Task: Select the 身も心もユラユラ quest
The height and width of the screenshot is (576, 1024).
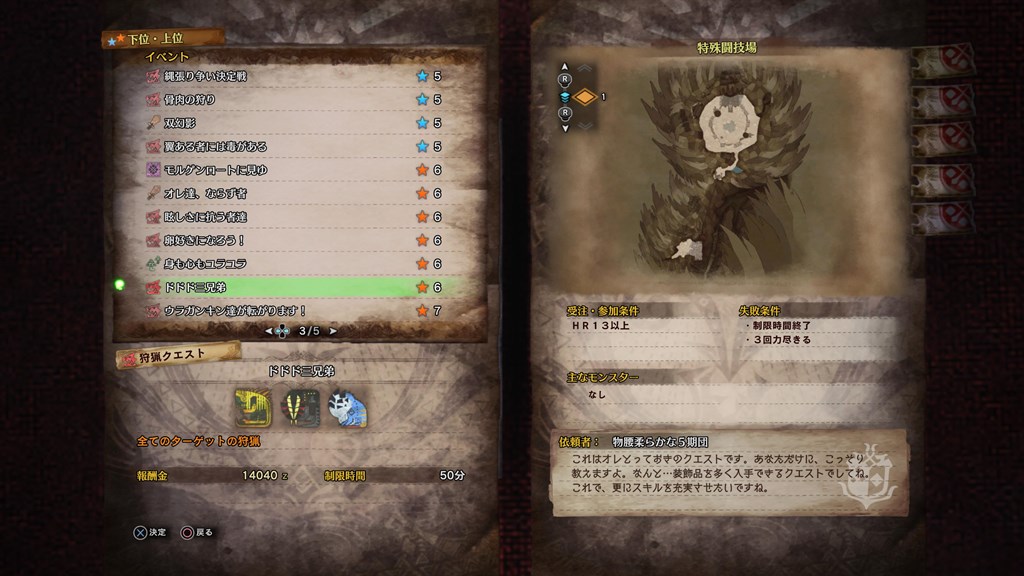Action: (x=290, y=264)
